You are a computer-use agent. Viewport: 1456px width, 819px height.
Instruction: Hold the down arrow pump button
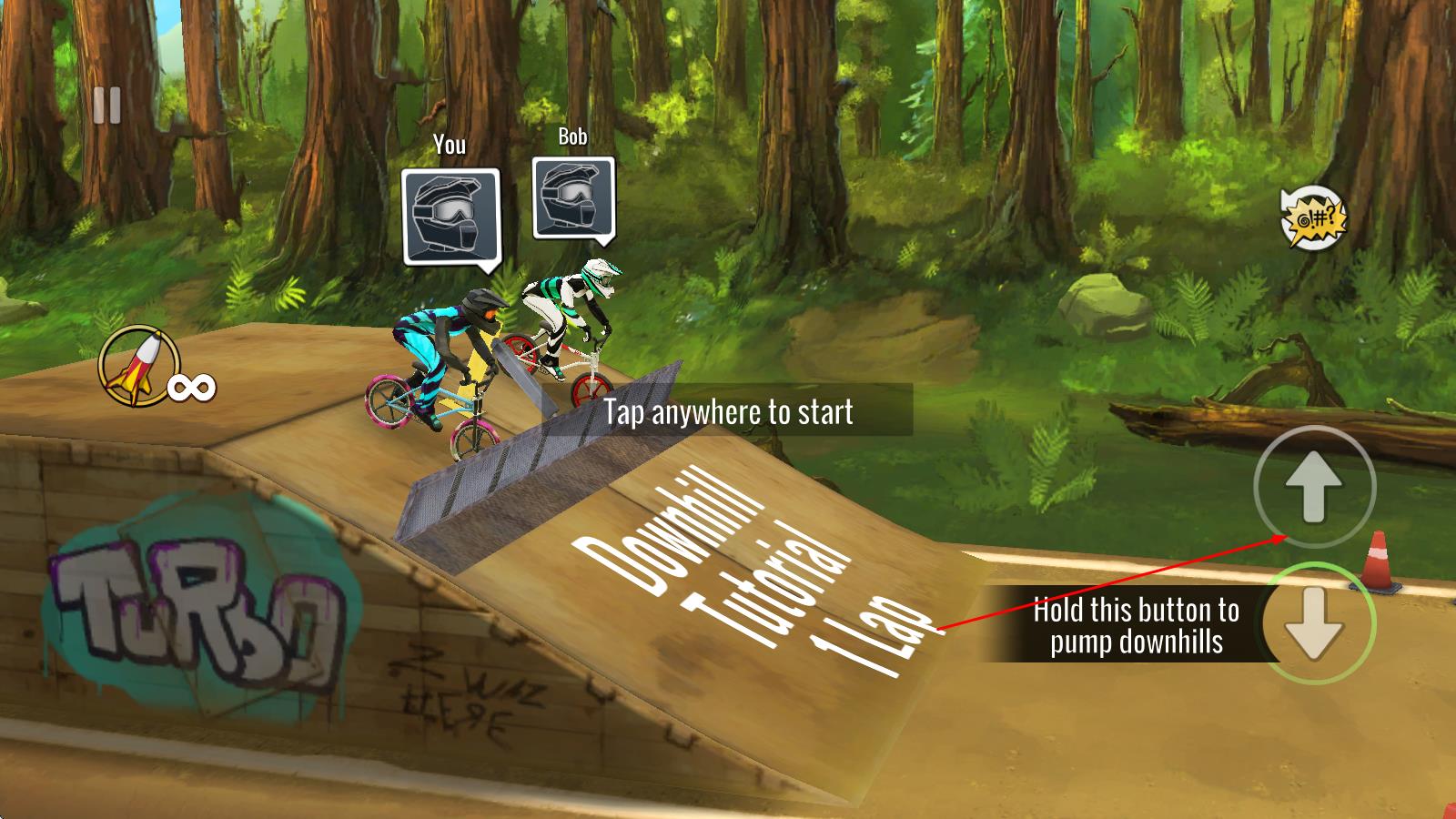1315,623
